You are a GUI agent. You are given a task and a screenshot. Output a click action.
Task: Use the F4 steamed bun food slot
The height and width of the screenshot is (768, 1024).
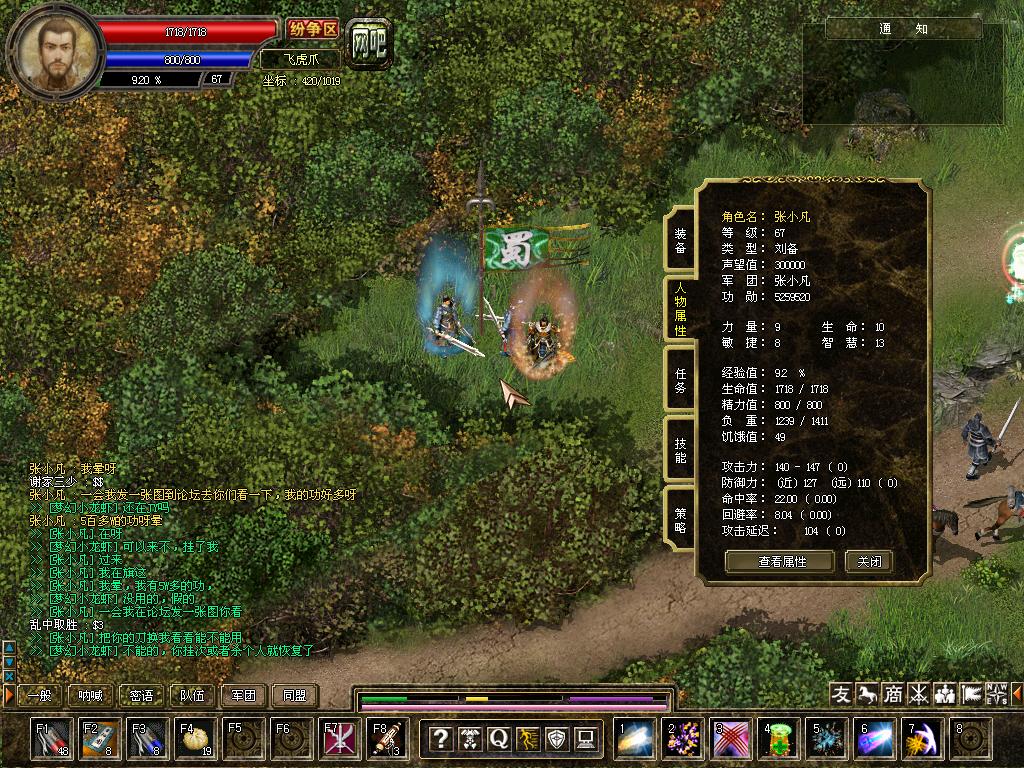click(x=196, y=739)
